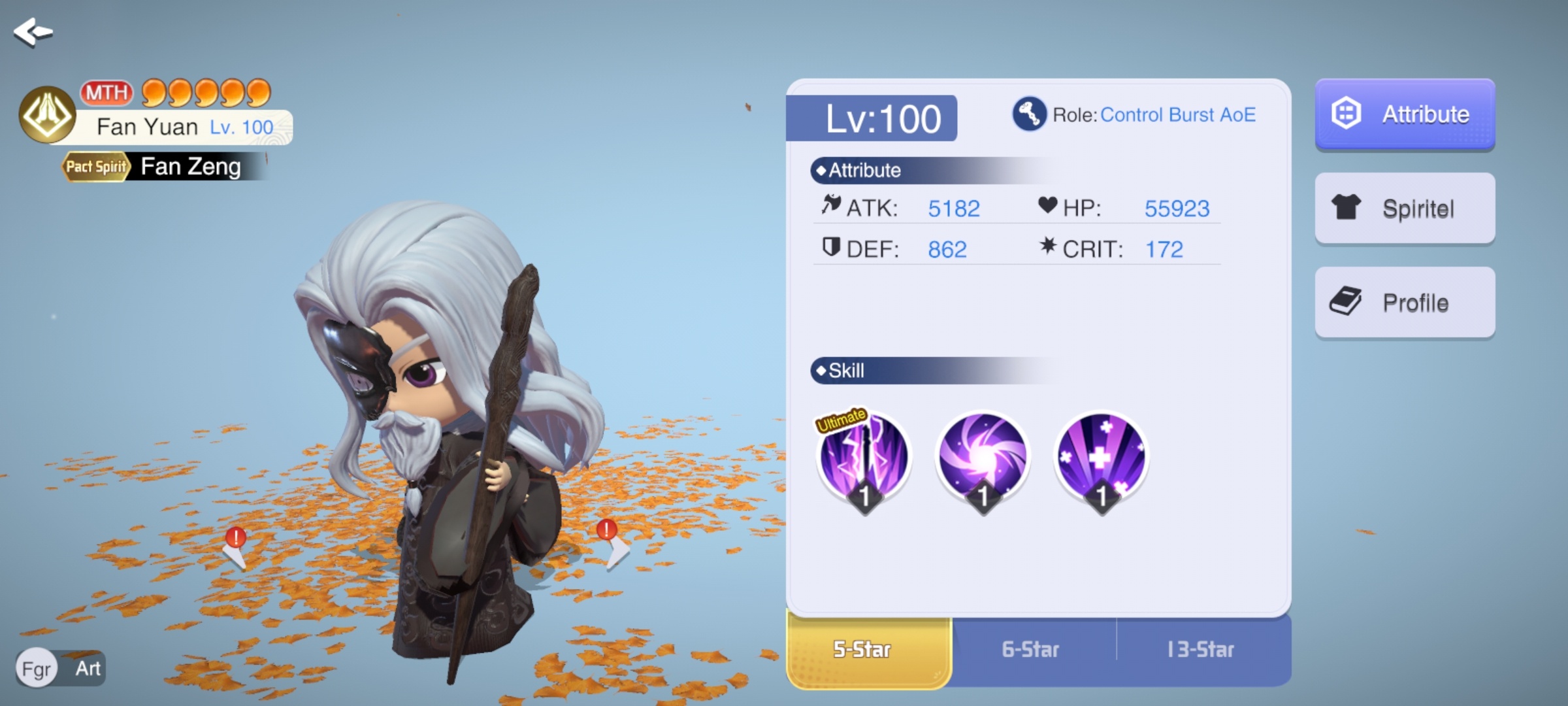The height and width of the screenshot is (706, 1568).
Task: Tap the Pact Spirit Fan Zeng label
Action: coord(163,167)
